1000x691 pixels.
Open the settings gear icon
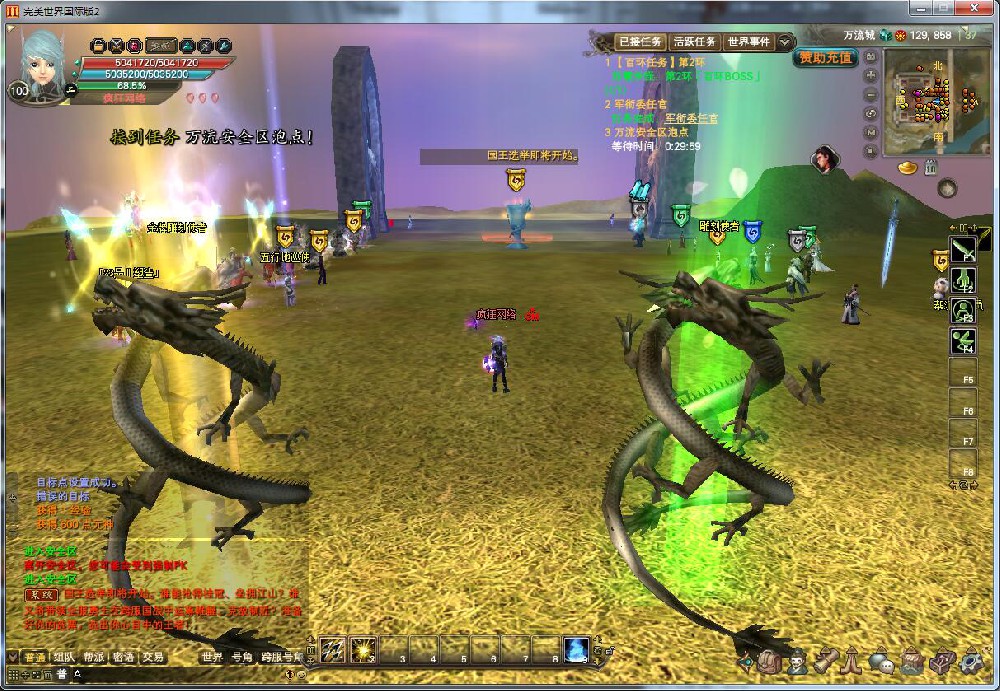point(972,661)
